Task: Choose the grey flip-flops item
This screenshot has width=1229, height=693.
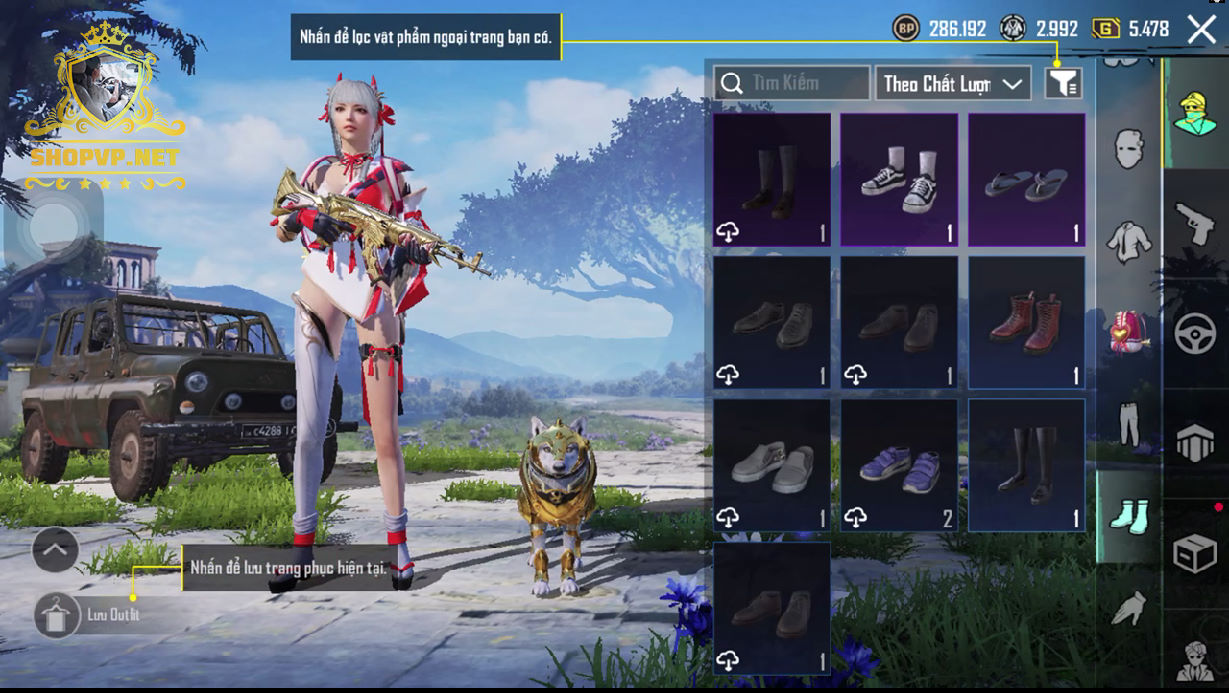Action: pos(1026,179)
